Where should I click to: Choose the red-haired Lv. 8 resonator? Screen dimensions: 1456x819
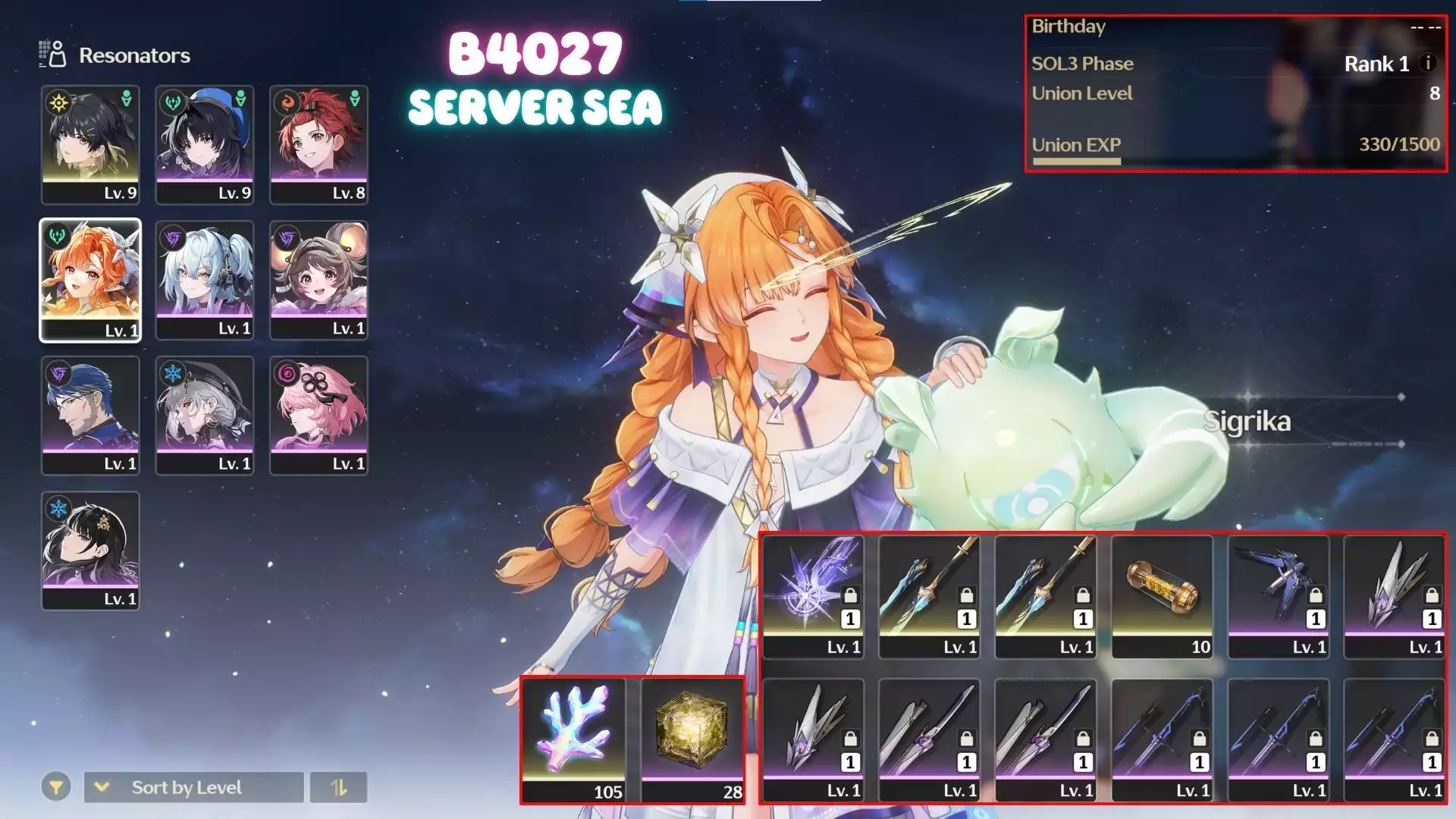point(318,144)
